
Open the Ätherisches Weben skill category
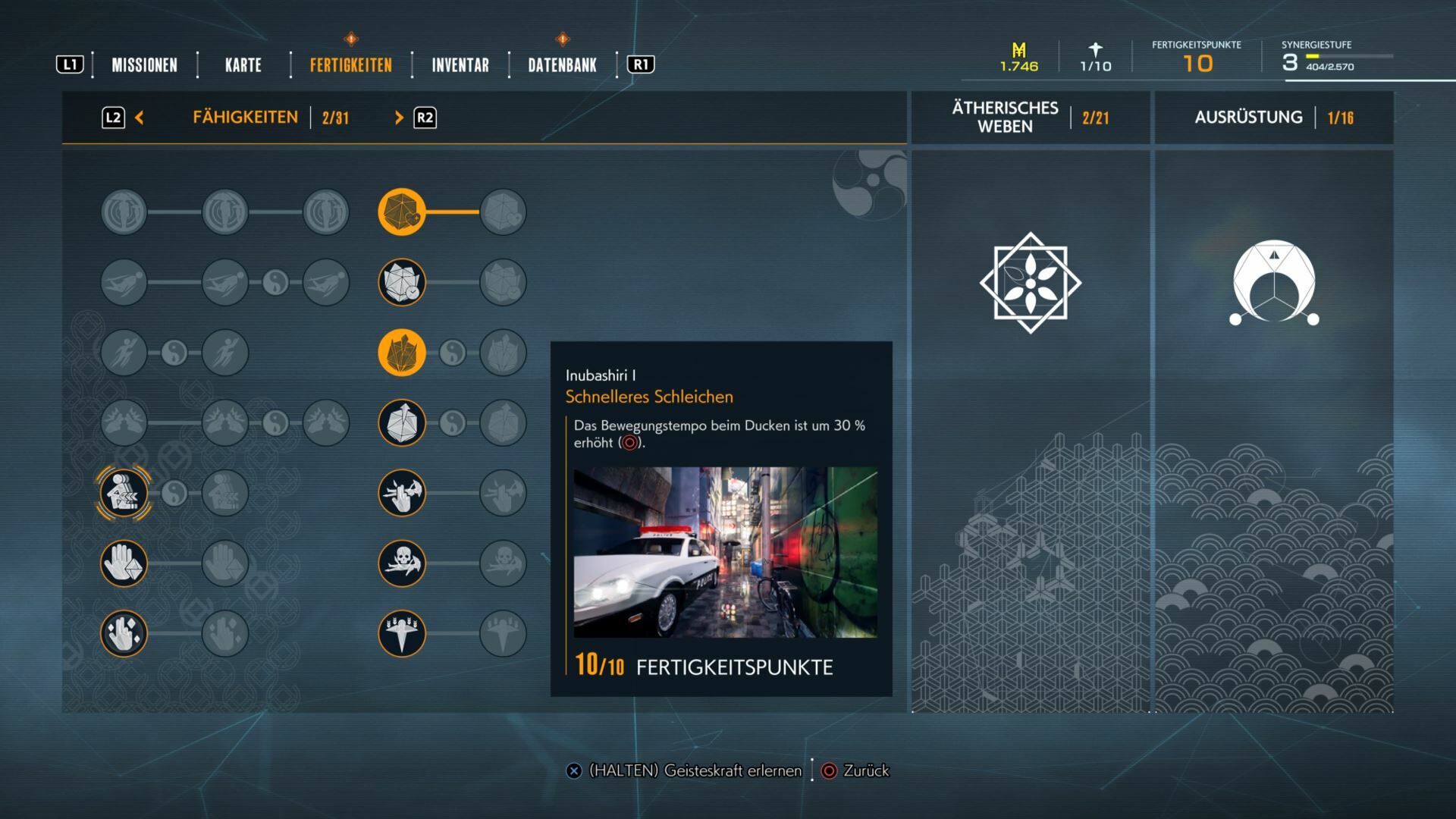click(1005, 118)
